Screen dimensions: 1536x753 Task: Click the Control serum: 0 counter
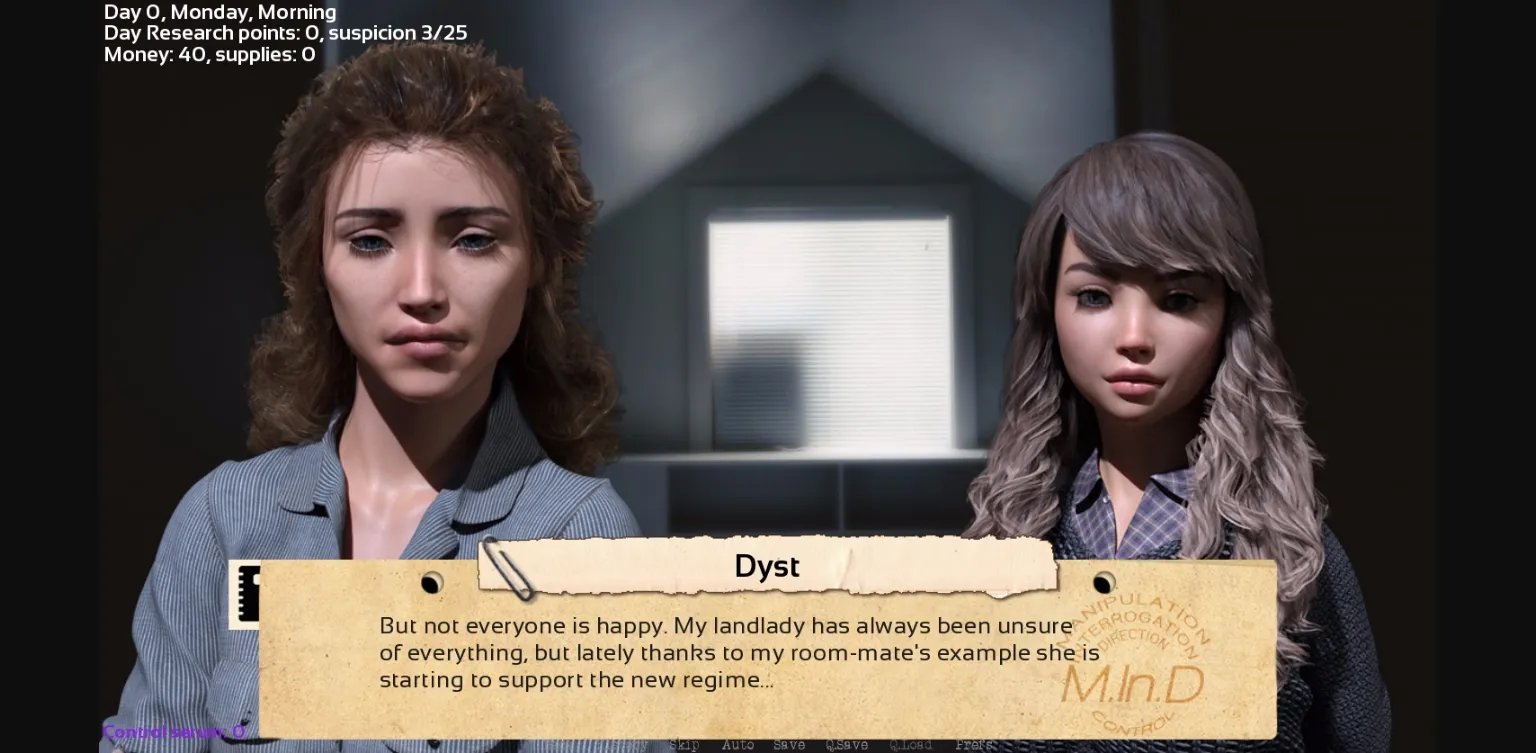pos(175,731)
